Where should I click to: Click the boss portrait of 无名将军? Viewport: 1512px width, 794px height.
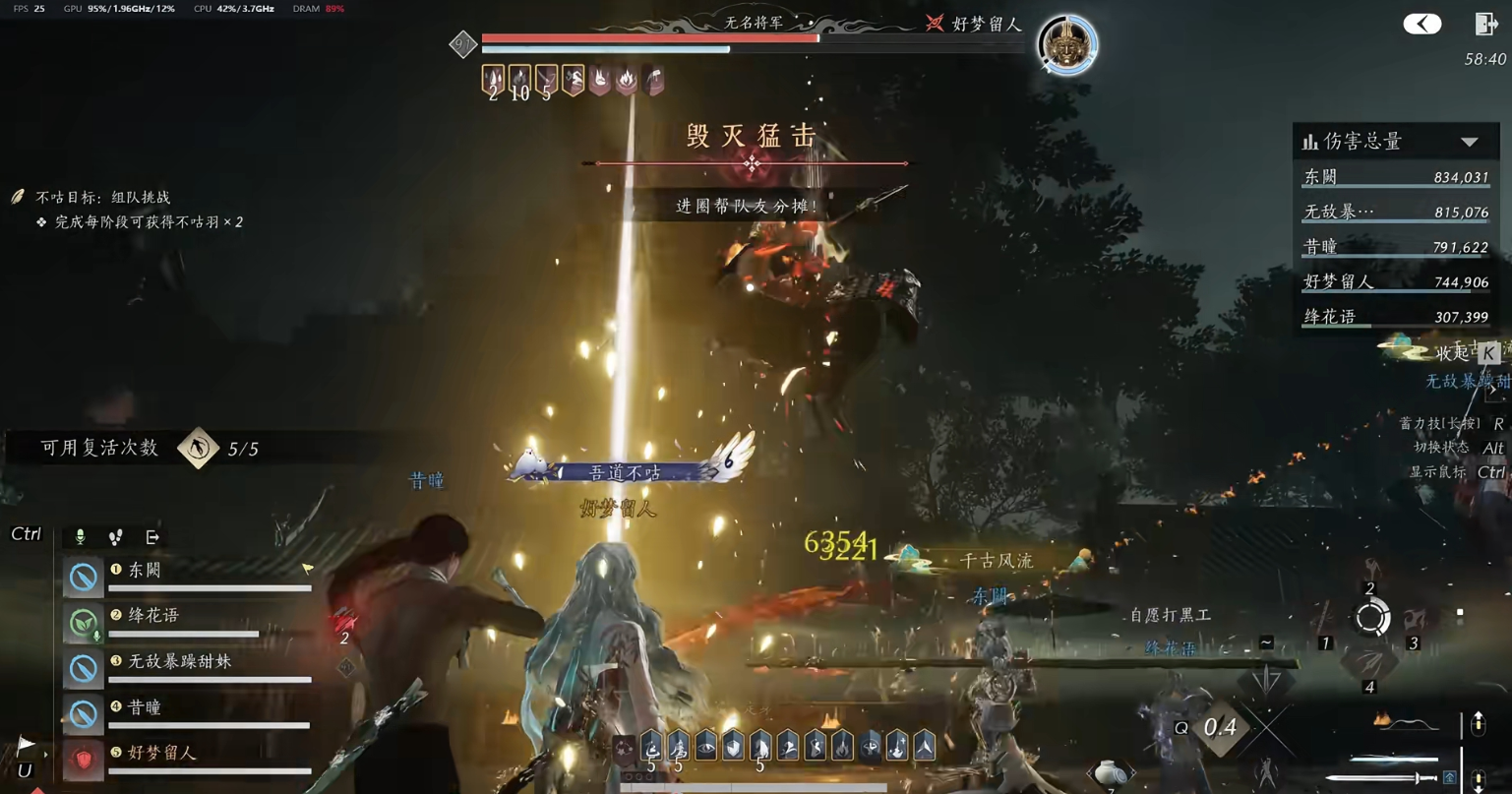(x=1067, y=44)
